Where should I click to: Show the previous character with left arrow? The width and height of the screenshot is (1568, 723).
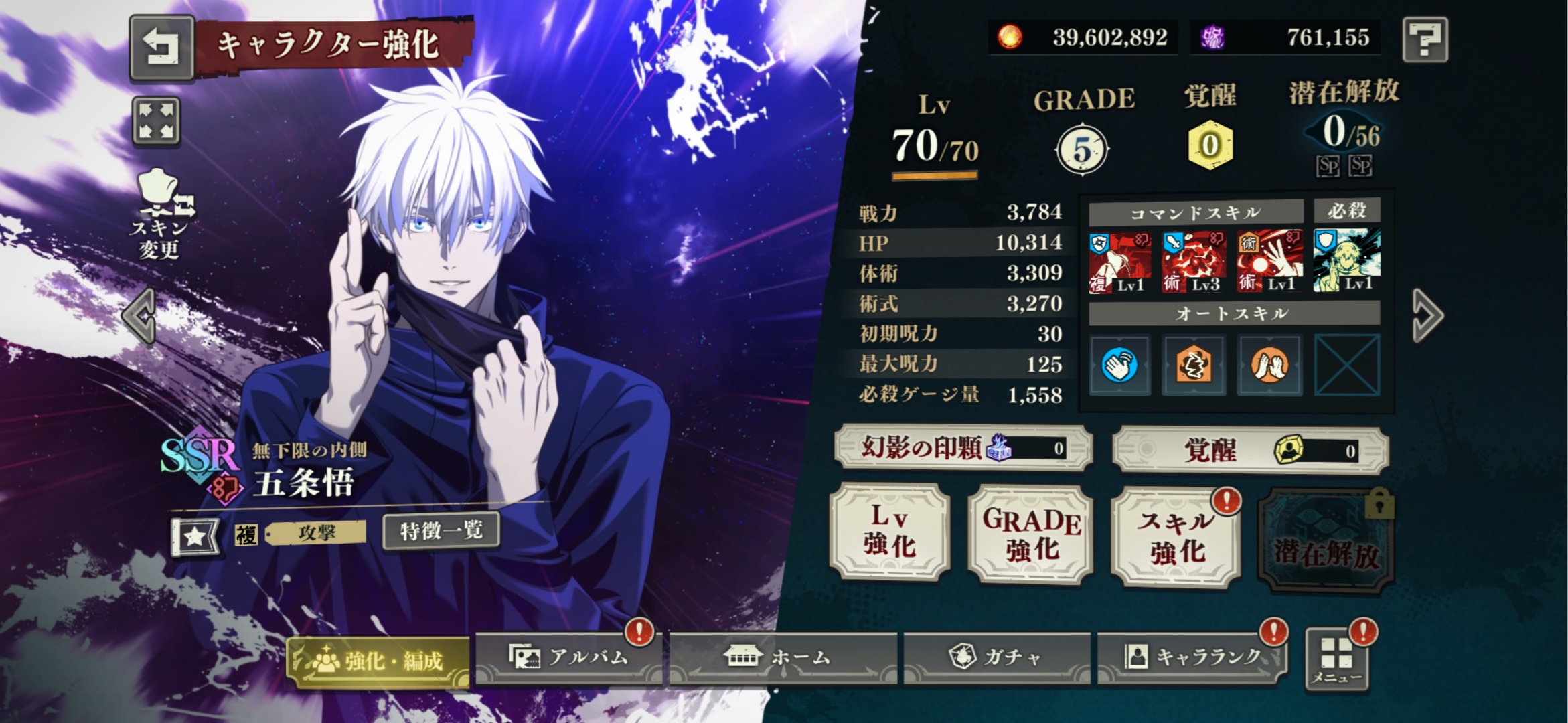point(140,315)
